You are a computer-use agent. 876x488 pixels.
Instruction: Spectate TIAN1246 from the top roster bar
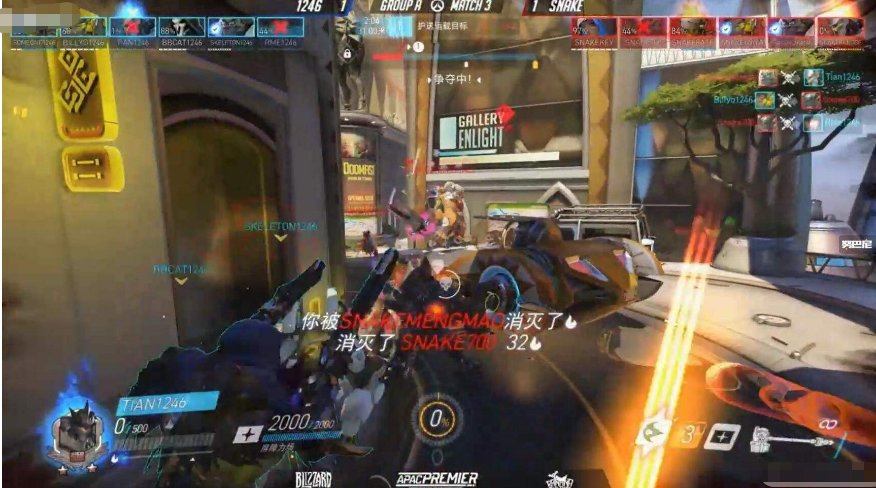(132, 29)
